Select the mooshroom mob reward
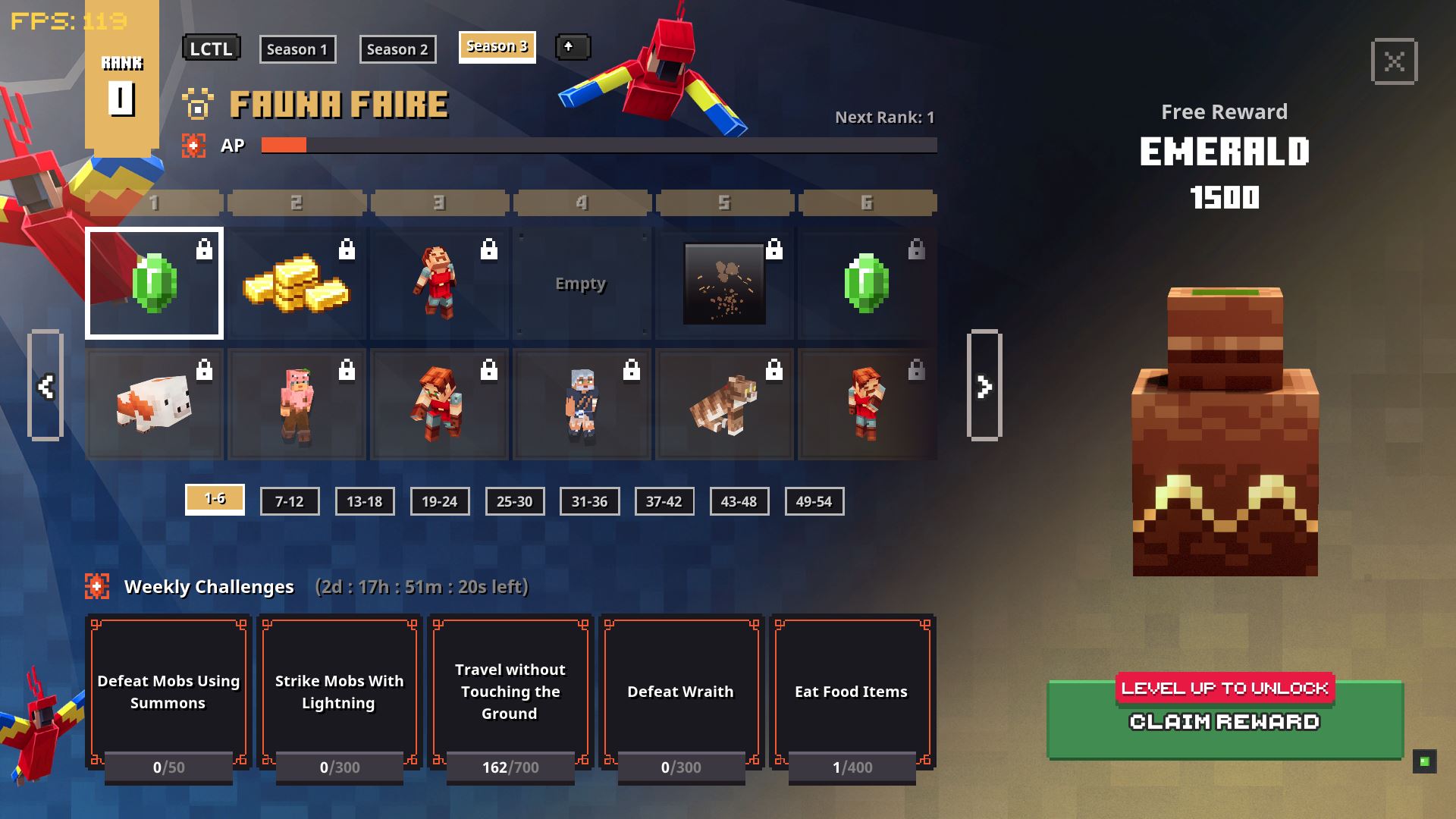This screenshot has height=819, width=1456. tap(154, 404)
